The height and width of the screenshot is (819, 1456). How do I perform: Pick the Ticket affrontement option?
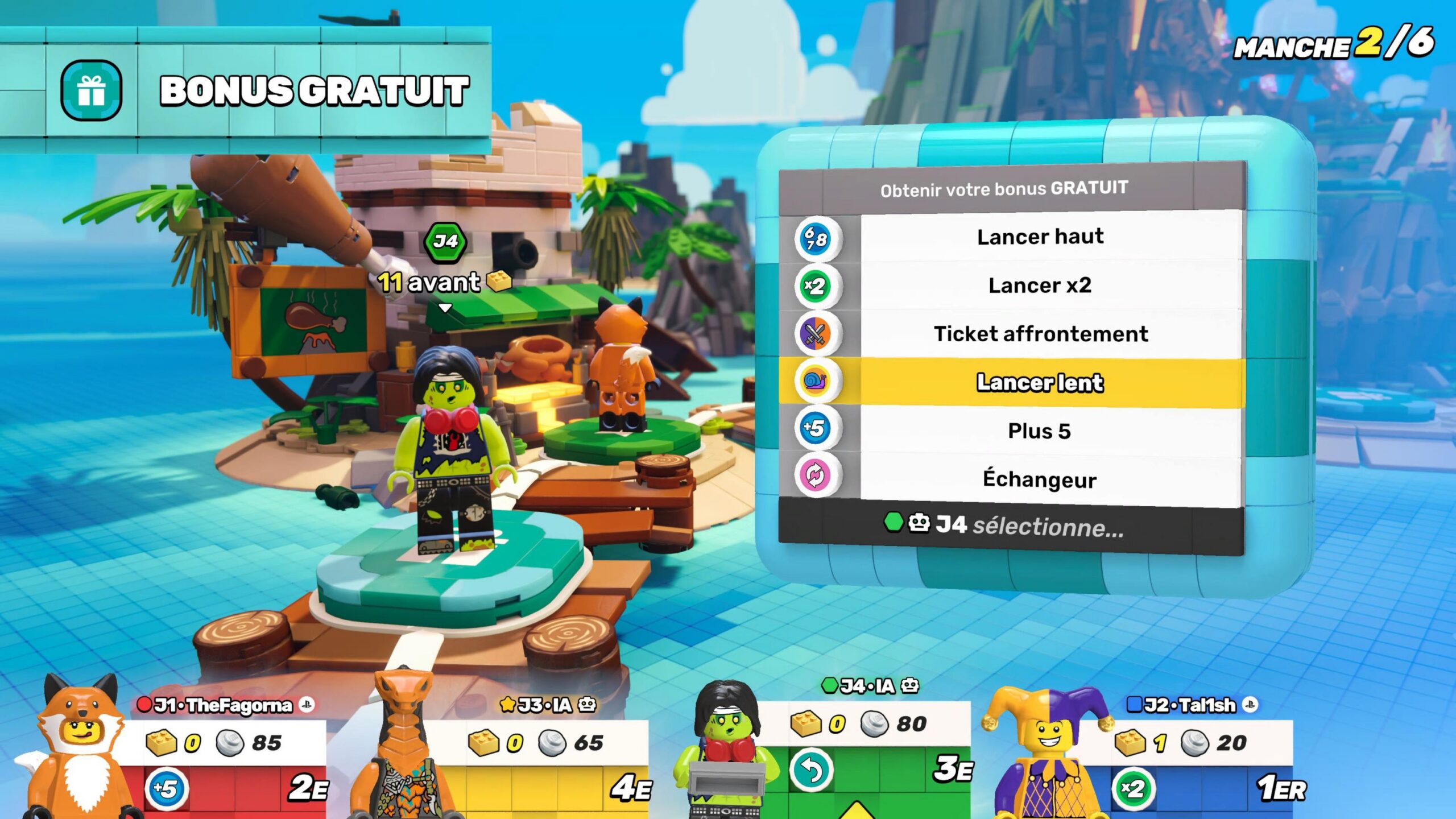pyautogui.click(x=1040, y=334)
